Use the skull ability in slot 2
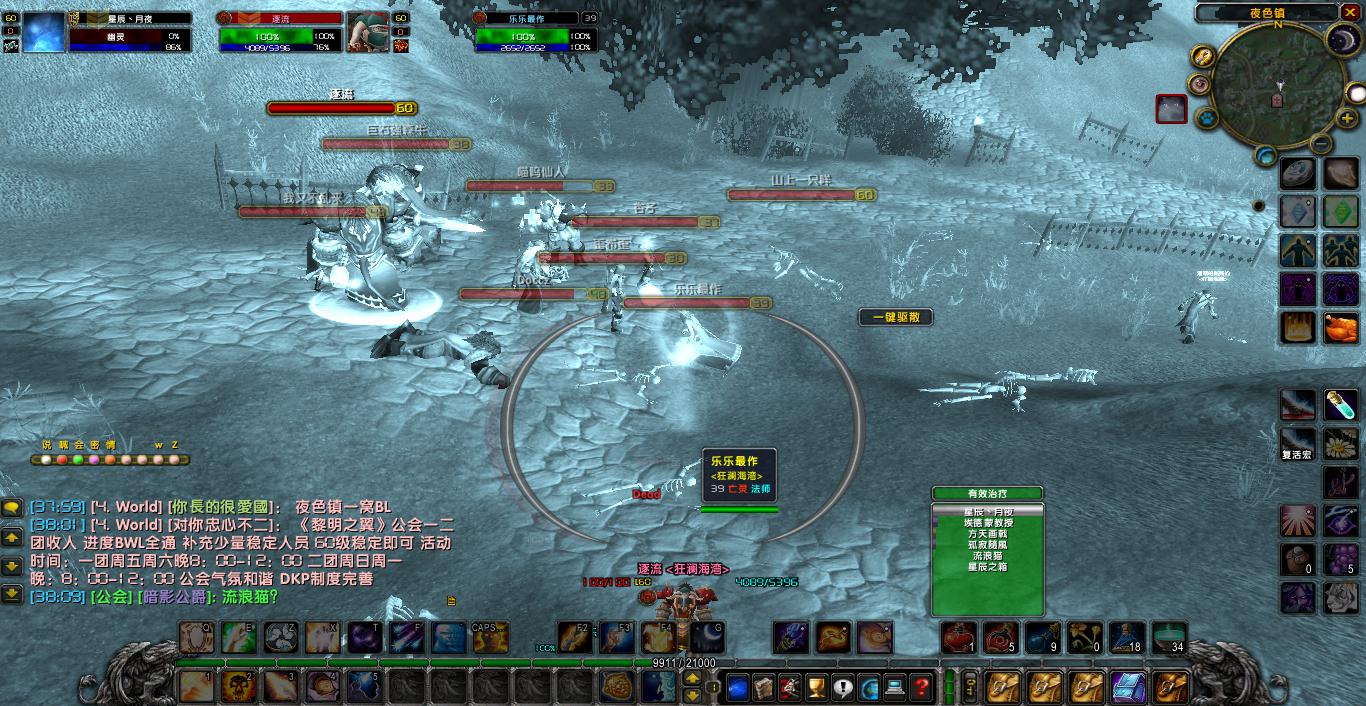1366x706 pixels. click(x=238, y=687)
